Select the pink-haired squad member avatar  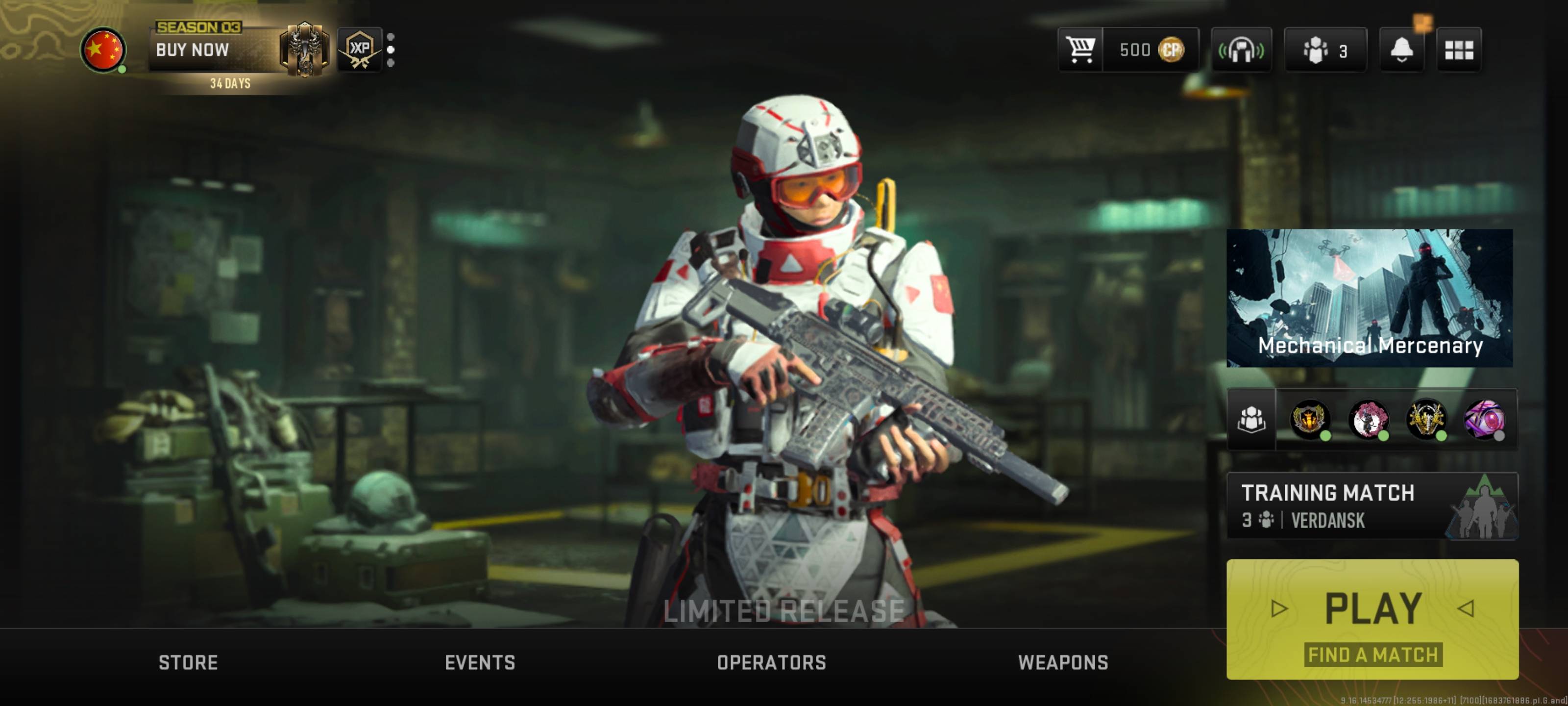pos(1368,419)
